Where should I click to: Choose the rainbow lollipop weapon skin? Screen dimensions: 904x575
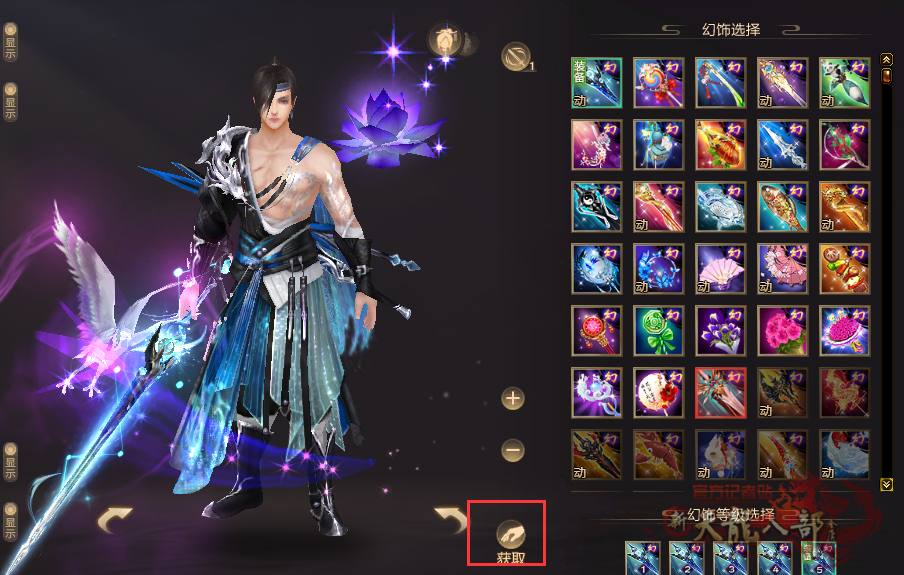click(x=658, y=82)
